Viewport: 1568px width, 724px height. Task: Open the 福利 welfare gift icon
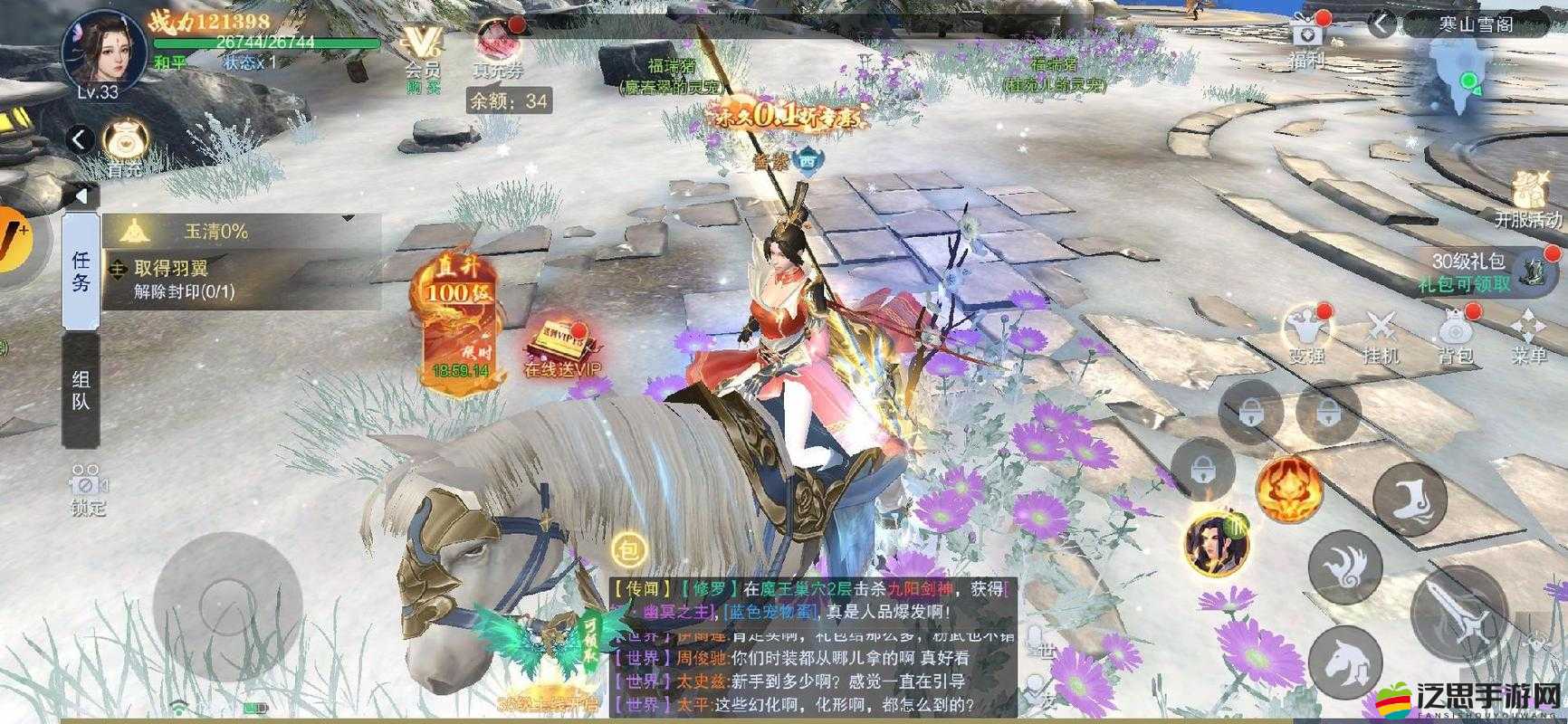click(x=1306, y=38)
